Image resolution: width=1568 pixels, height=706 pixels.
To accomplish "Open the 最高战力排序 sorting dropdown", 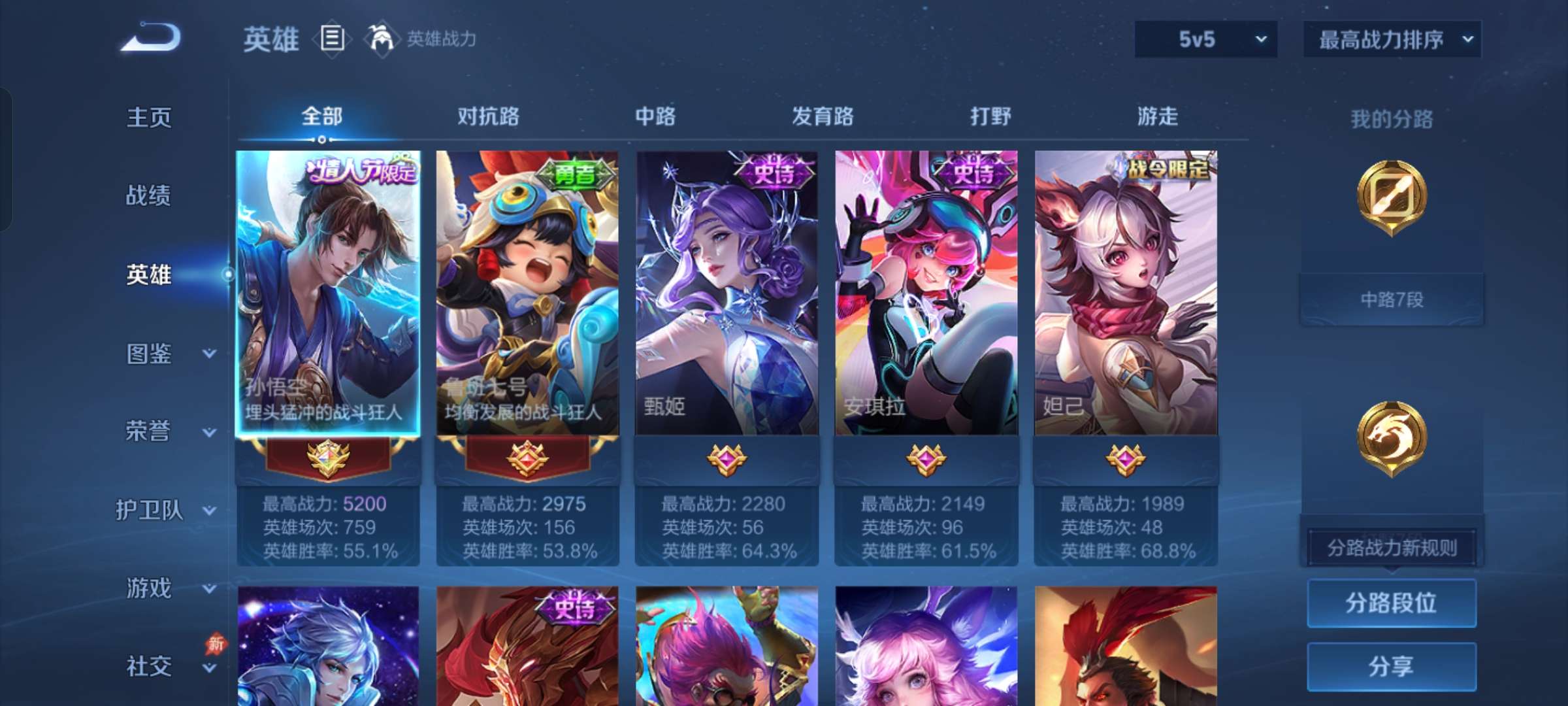I will [x=1390, y=39].
